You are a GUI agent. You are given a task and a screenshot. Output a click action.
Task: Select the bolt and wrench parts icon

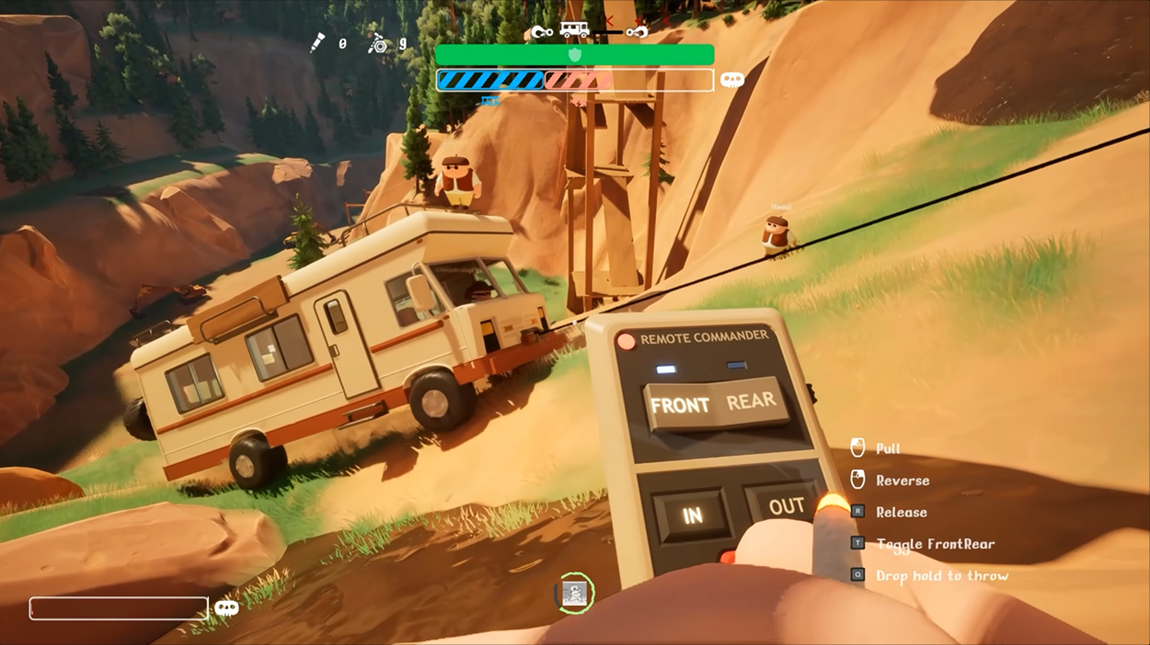click(378, 43)
